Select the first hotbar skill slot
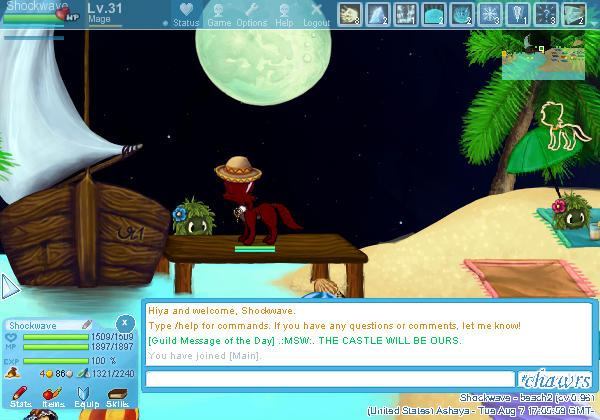This screenshot has height=420, width=600. click(350, 13)
